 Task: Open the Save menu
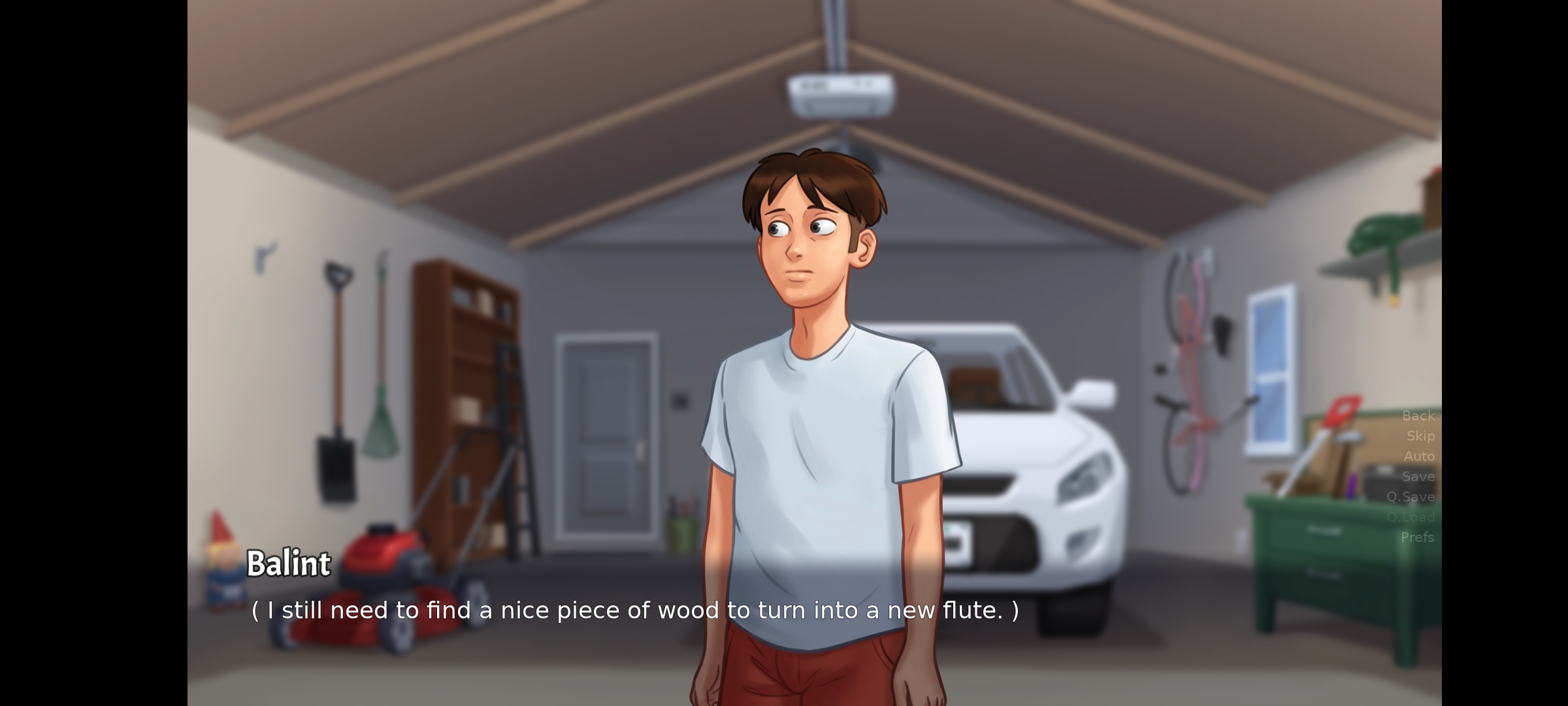(x=1418, y=477)
